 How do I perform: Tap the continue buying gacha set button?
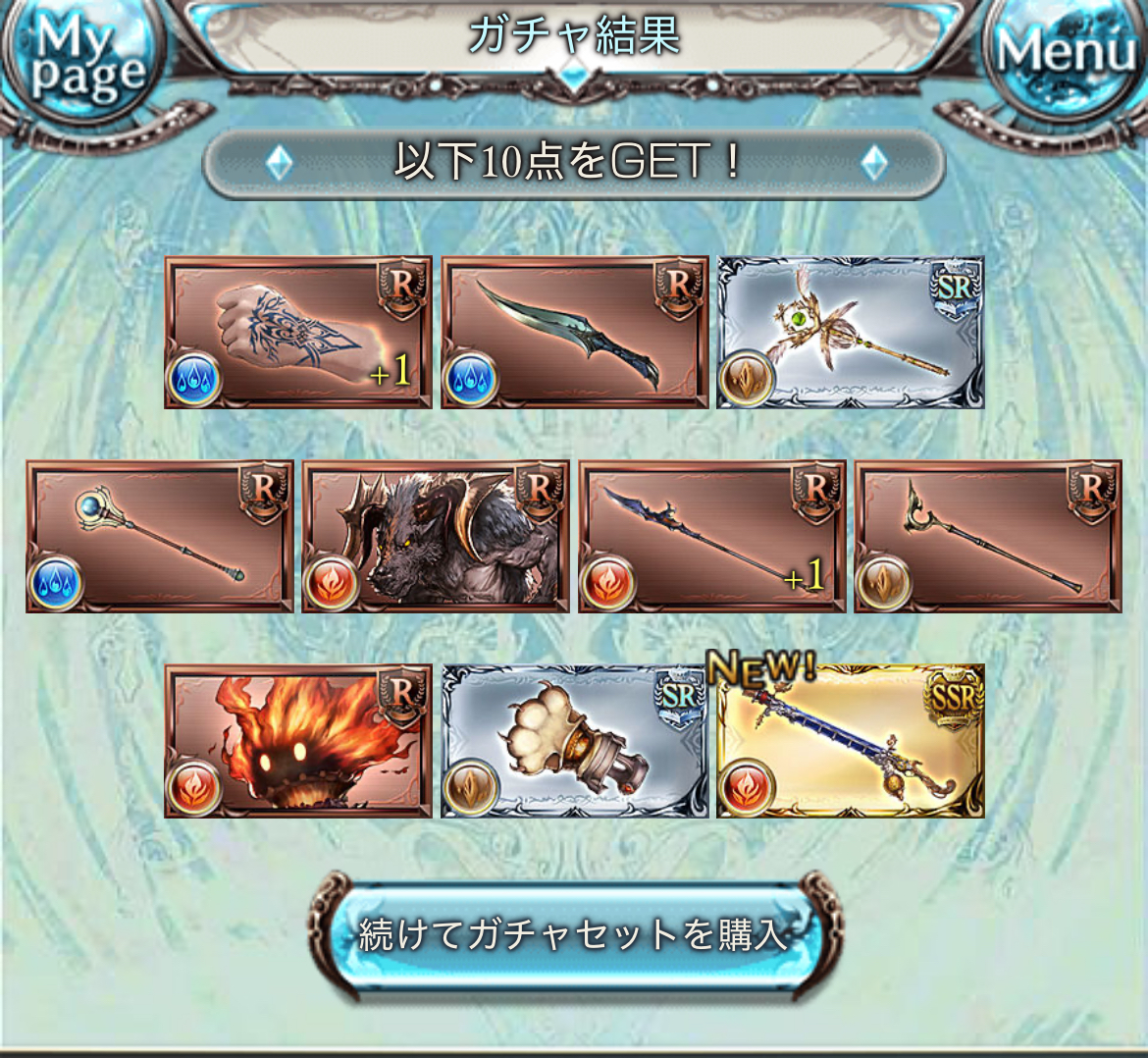click(574, 933)
